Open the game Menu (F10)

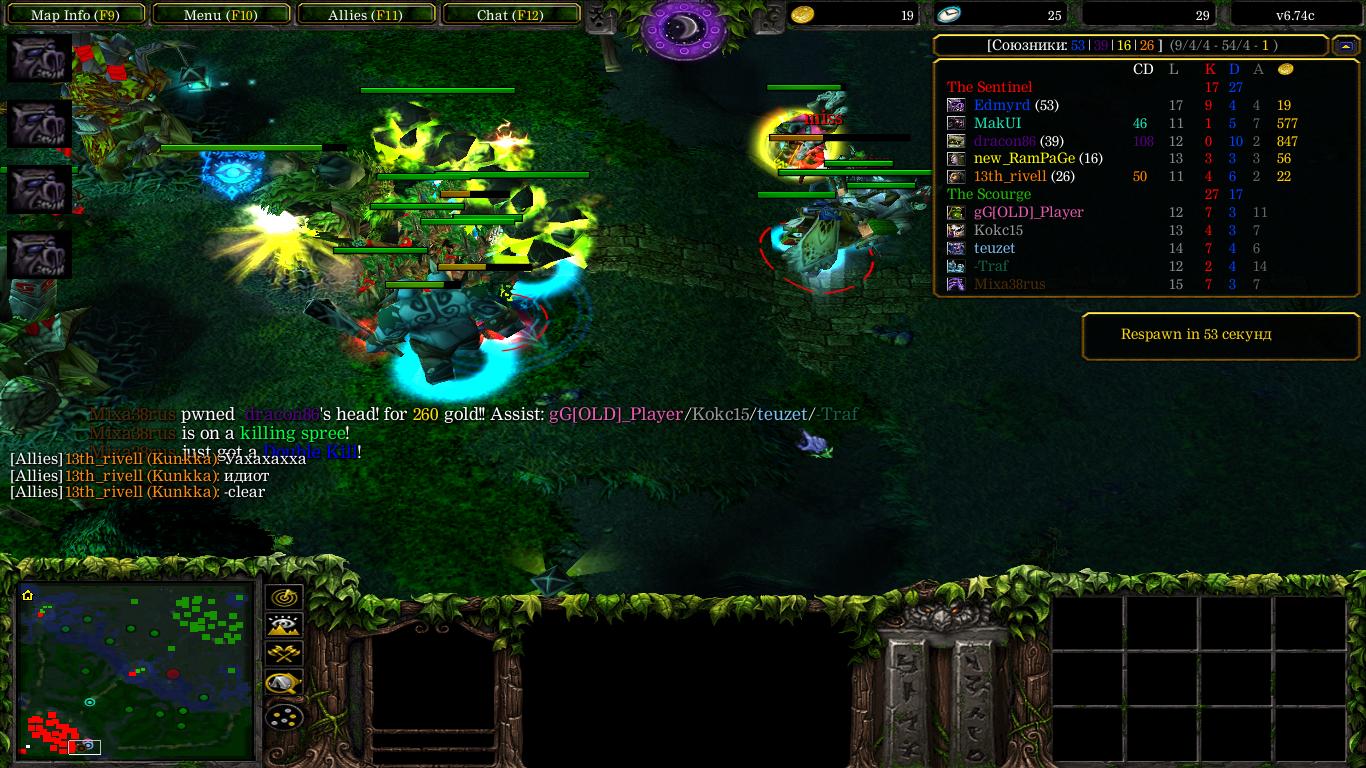(221, 15)
